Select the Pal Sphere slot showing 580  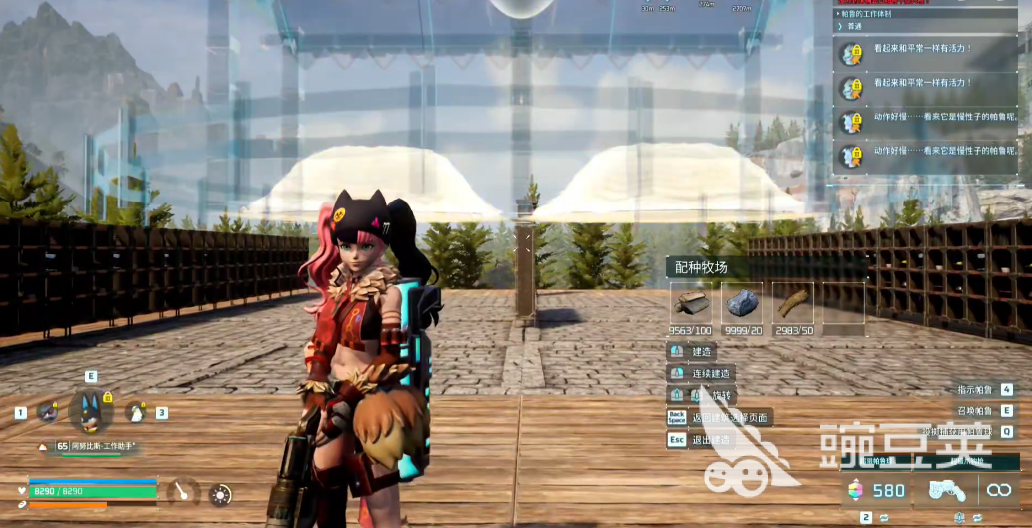[x=878, y=490]
